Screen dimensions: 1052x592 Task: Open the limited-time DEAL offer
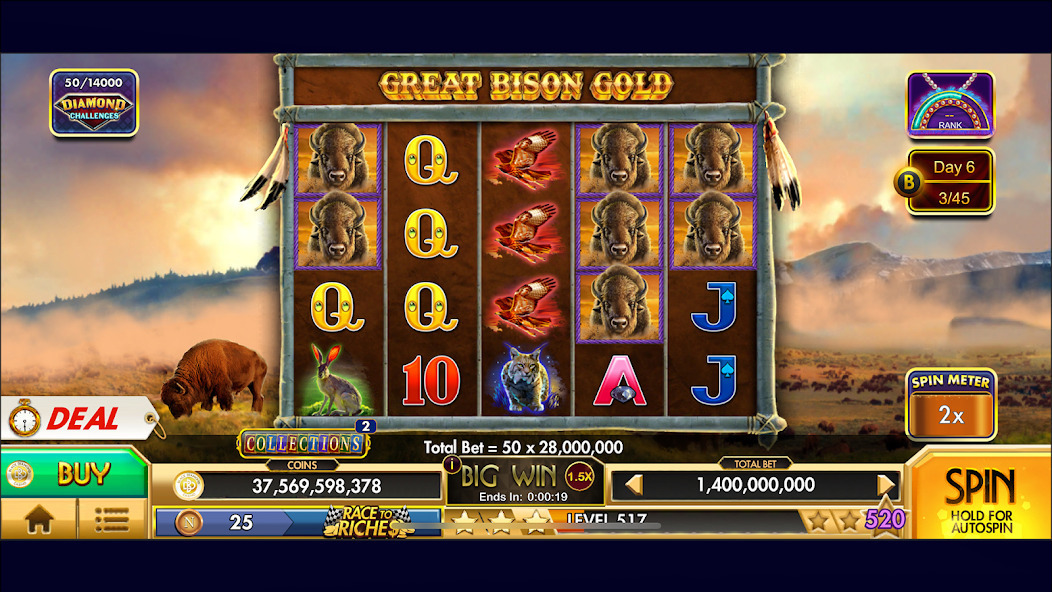pos(80,418)
